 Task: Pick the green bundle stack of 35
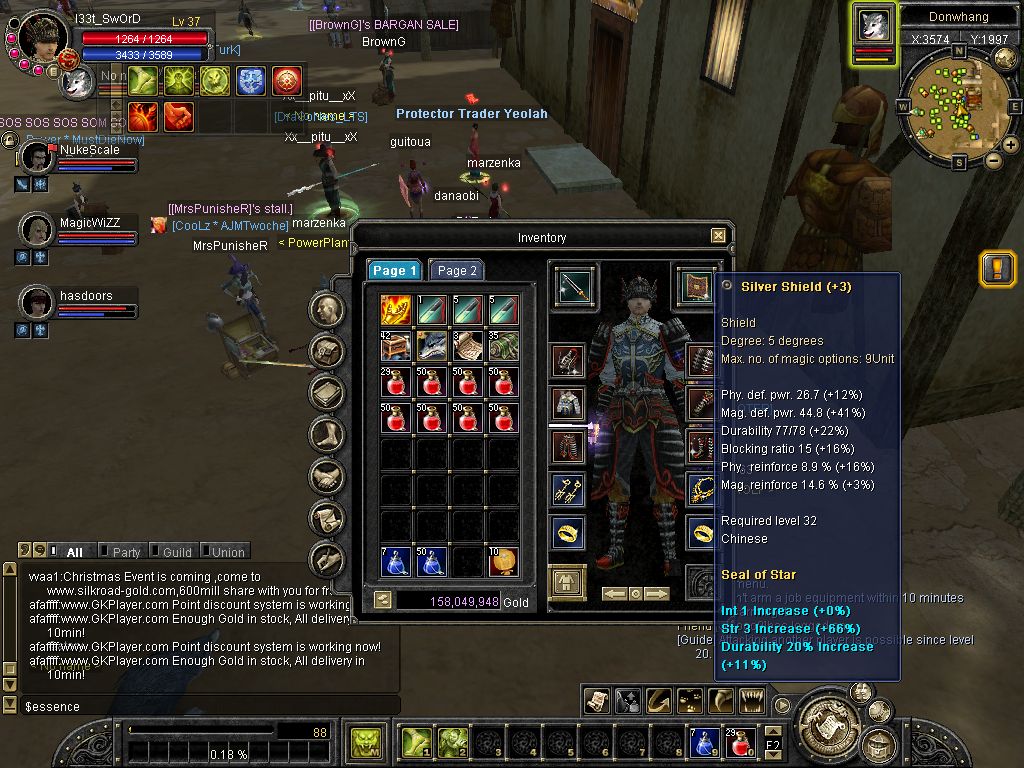[x=503, y=346]
